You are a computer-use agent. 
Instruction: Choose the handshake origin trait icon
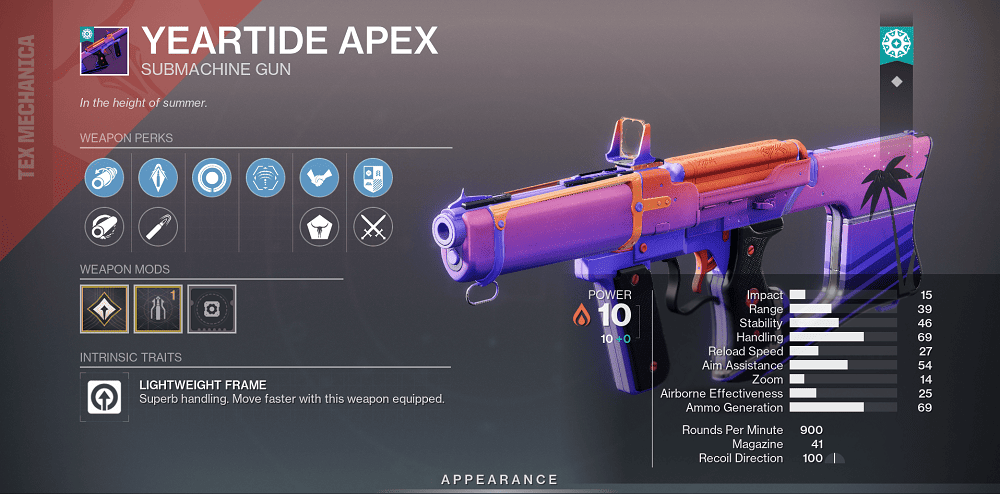click(x=319, y=178)
